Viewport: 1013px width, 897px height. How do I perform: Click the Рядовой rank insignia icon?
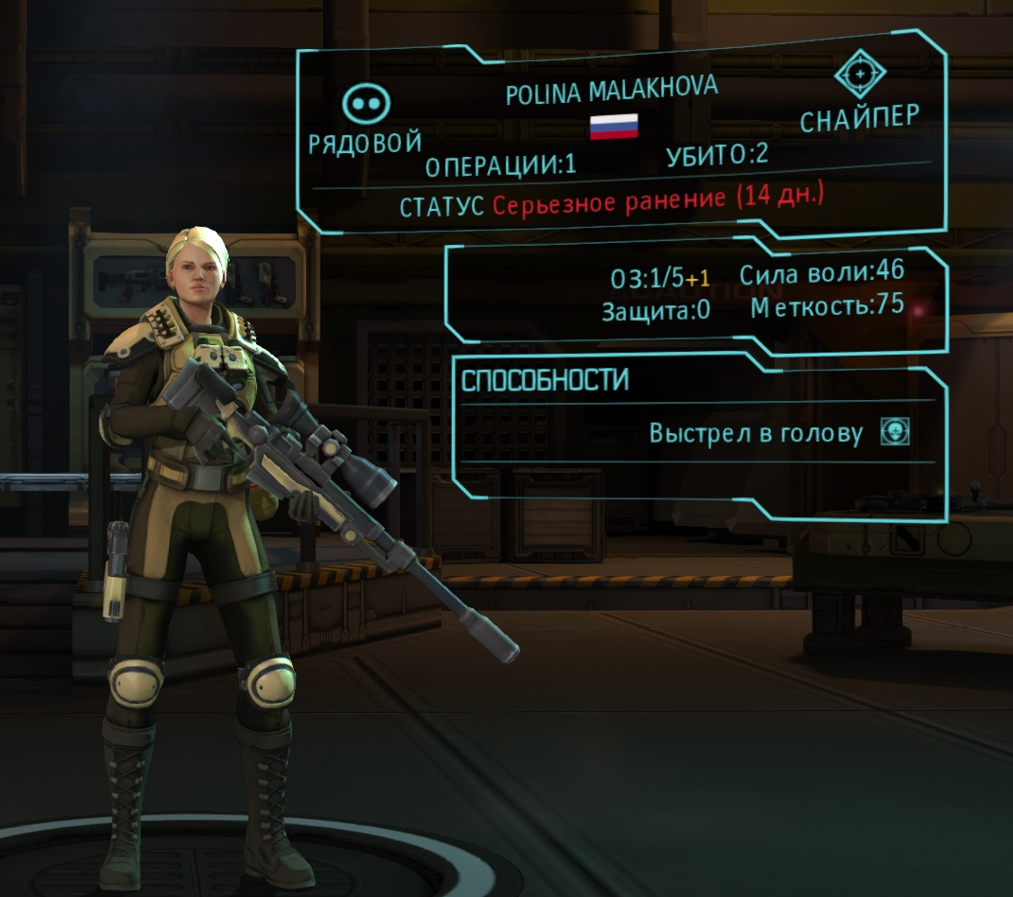[367, 103]
